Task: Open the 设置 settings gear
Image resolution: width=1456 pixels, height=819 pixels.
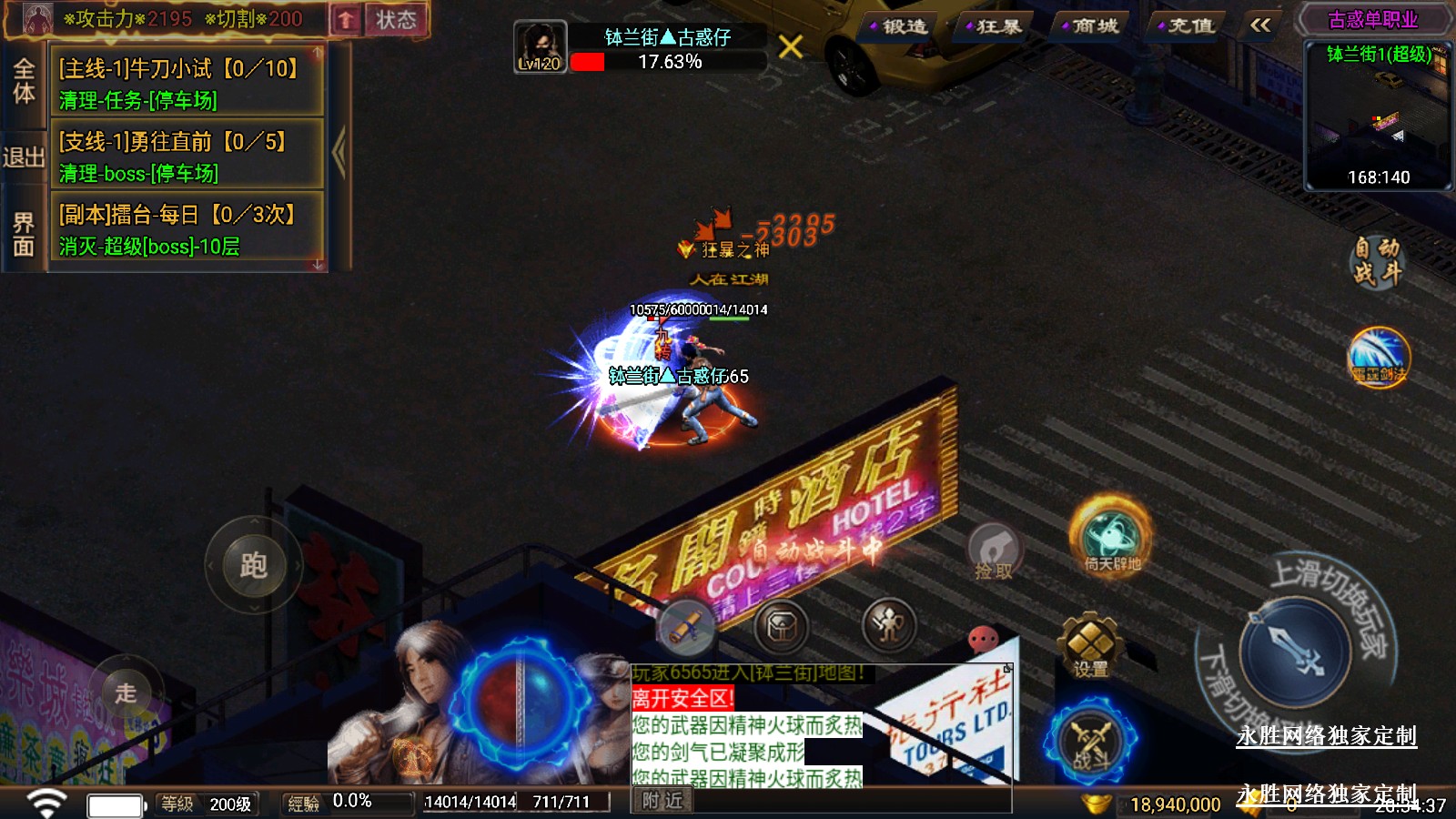Action: [1089, 647]
